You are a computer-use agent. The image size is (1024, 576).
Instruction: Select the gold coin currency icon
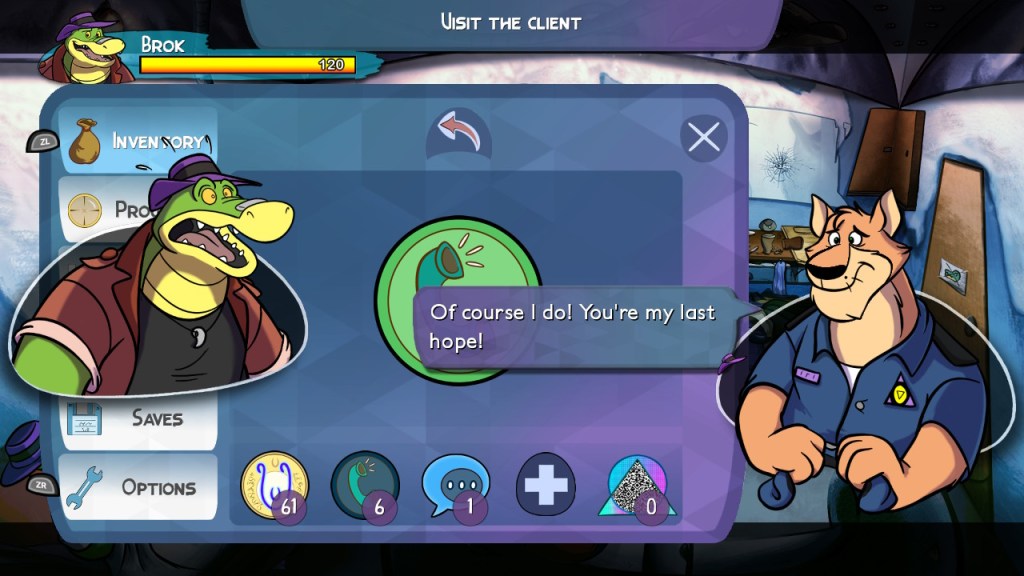(x=273, y=485)
